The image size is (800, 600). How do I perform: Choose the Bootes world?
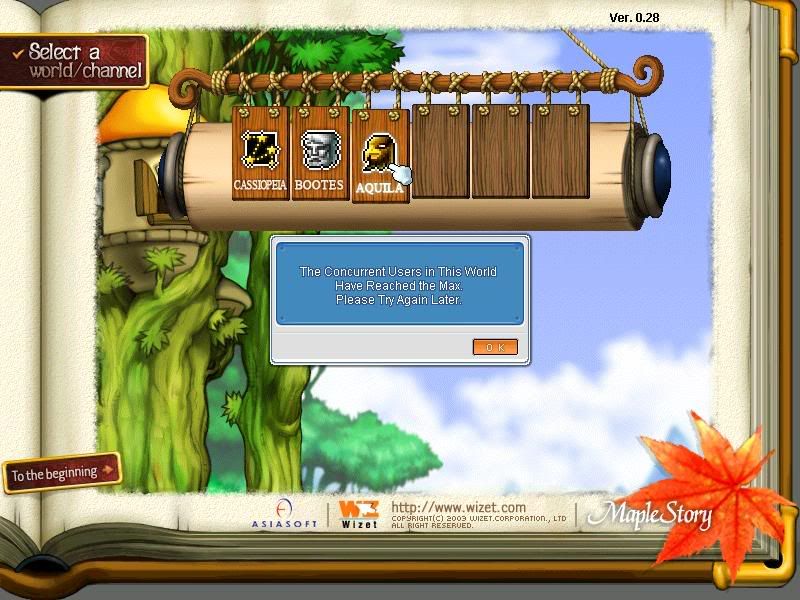(319, 153)
